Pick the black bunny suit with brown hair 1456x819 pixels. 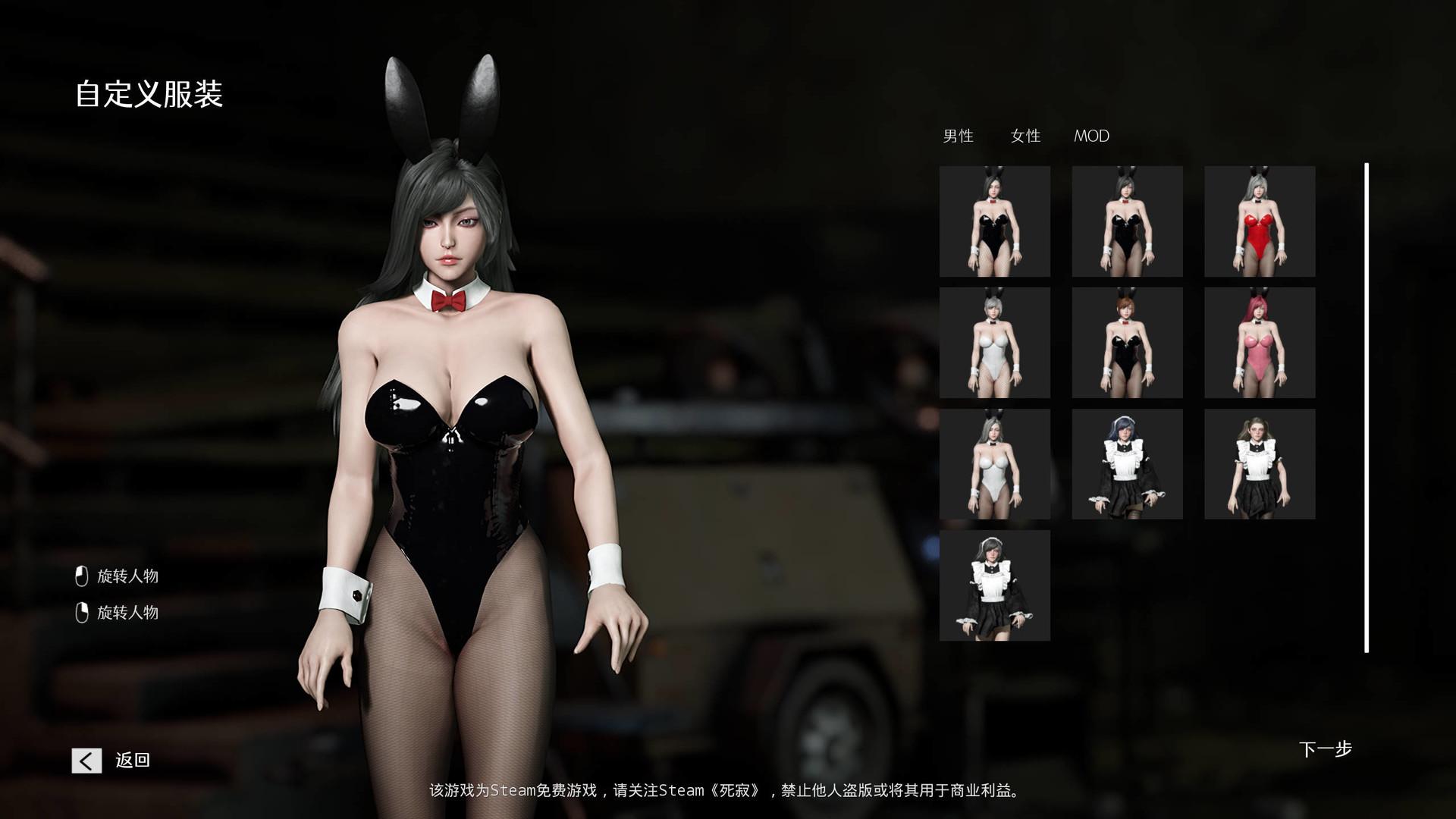click(x=1127, y=343)
